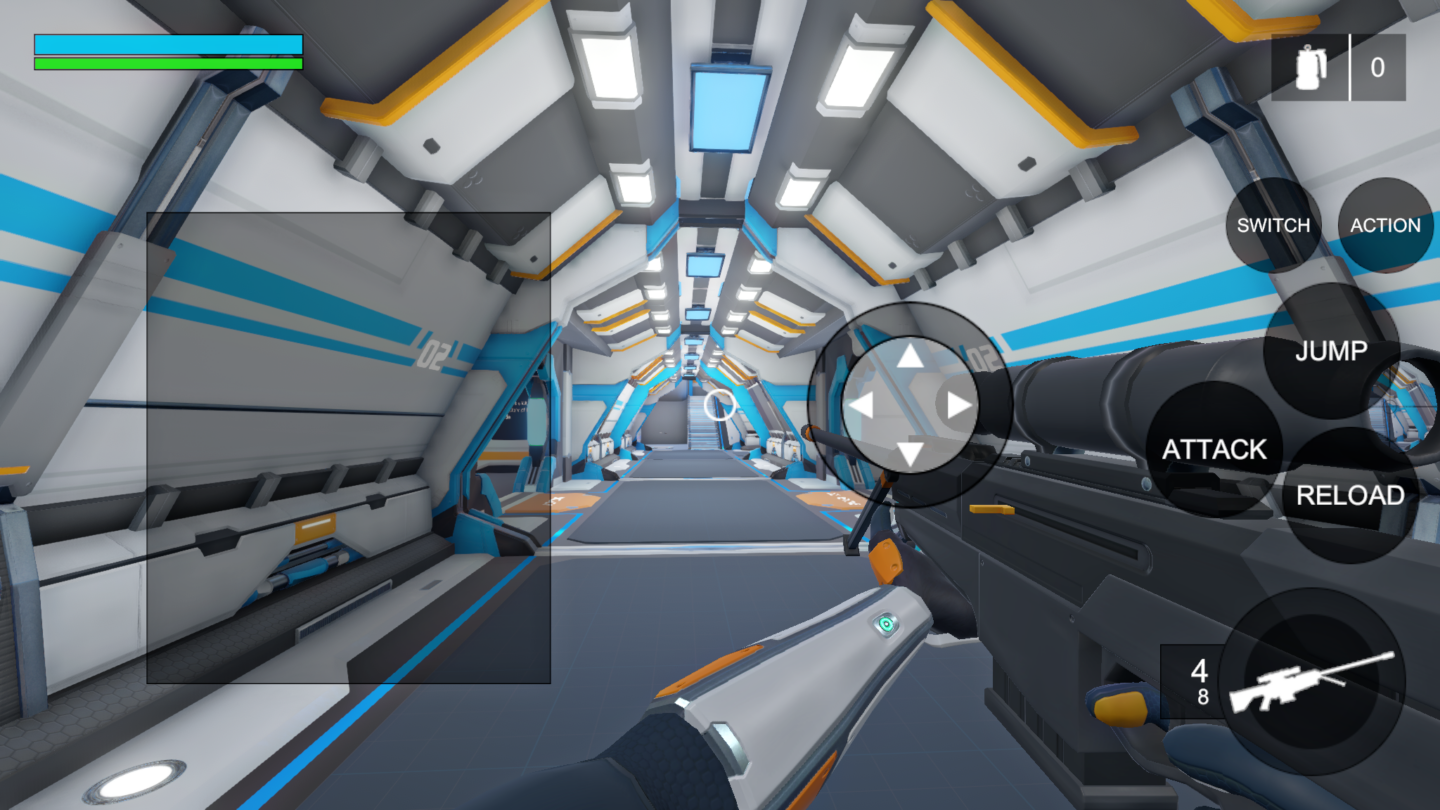Tap the crosshair reticle in screen center
The image size is (1440, 810).
point(722,405)
